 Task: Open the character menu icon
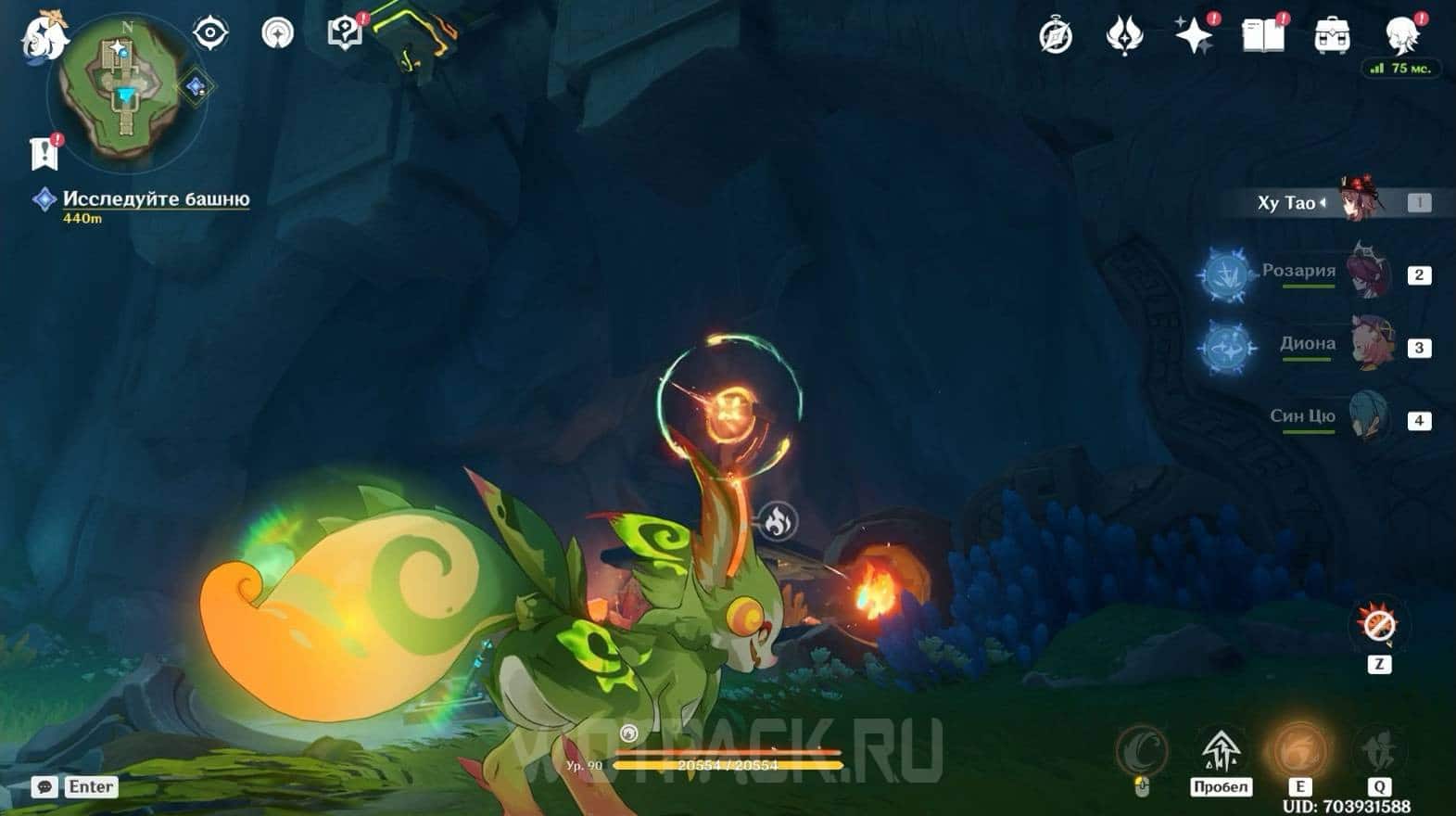(x=1401, y=34)
